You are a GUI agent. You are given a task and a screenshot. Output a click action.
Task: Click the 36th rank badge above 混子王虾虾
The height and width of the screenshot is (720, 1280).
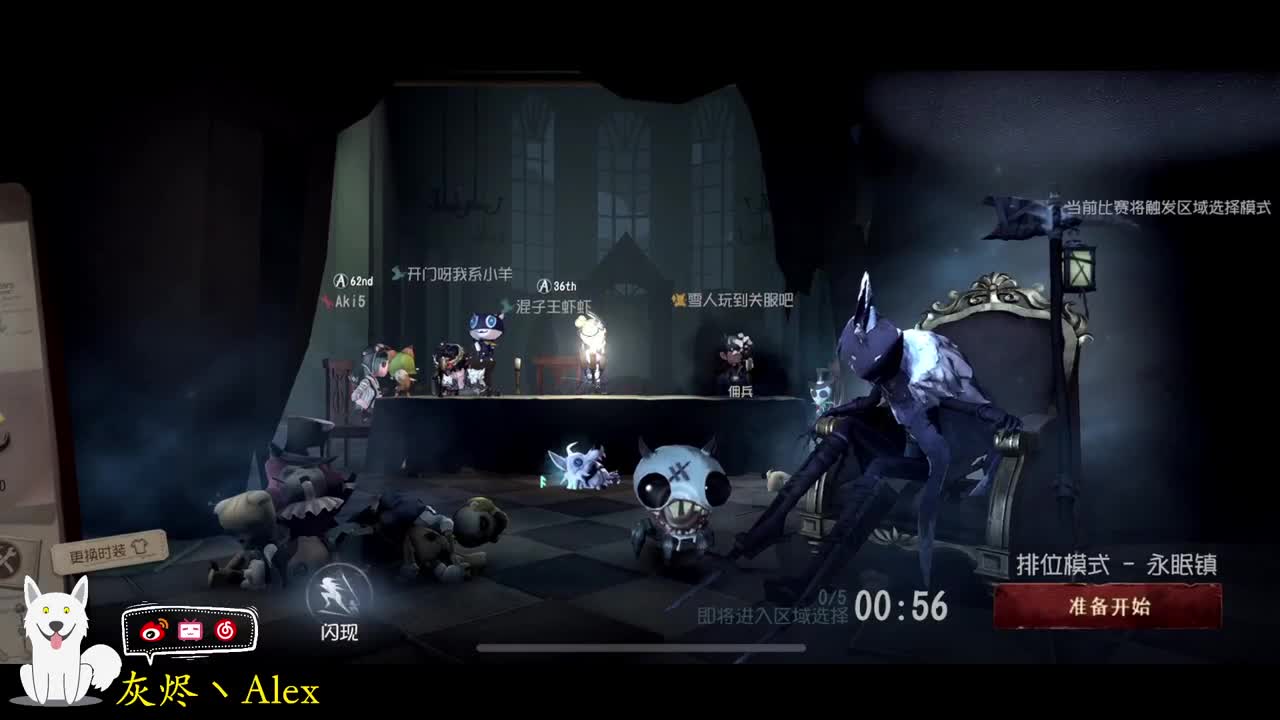(543, 285)
